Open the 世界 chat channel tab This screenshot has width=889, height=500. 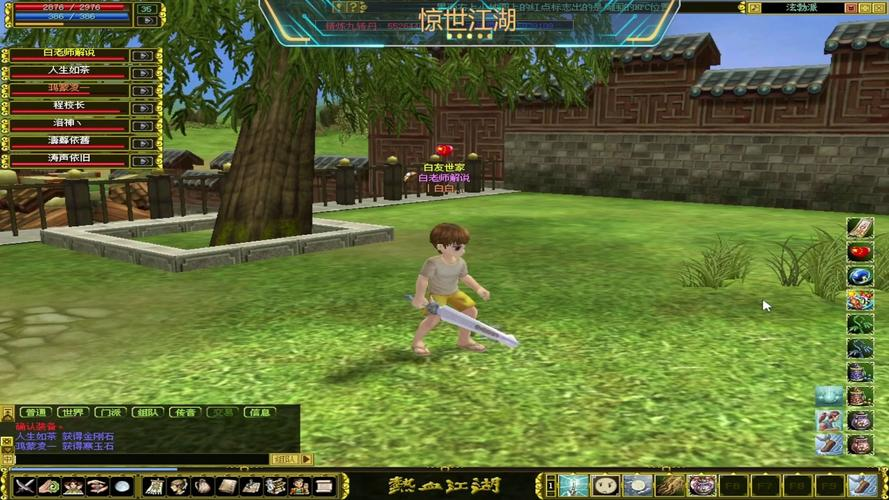tap(72, 412)
